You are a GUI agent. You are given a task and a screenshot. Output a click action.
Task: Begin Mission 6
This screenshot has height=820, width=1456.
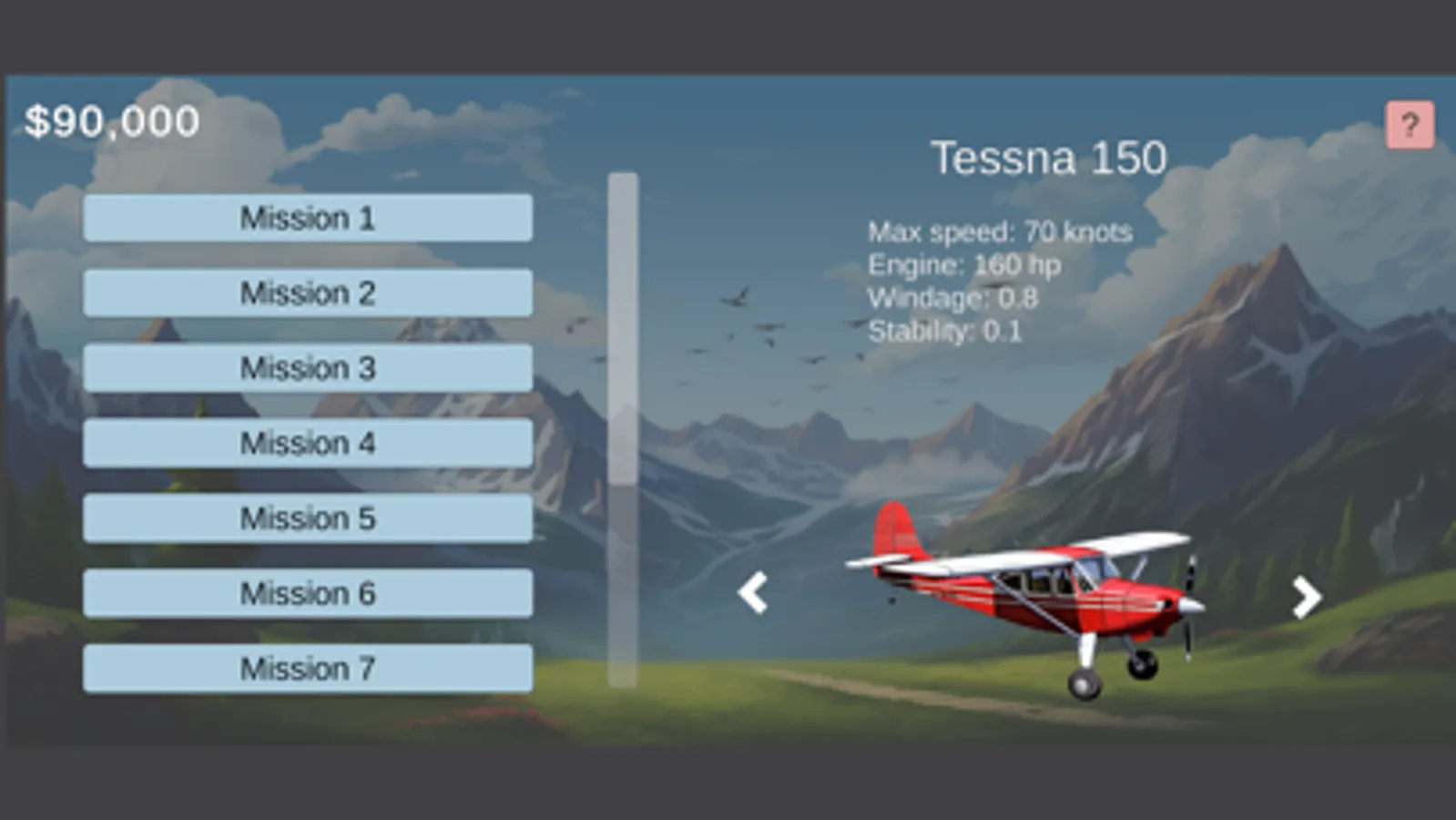pos(306,593)
